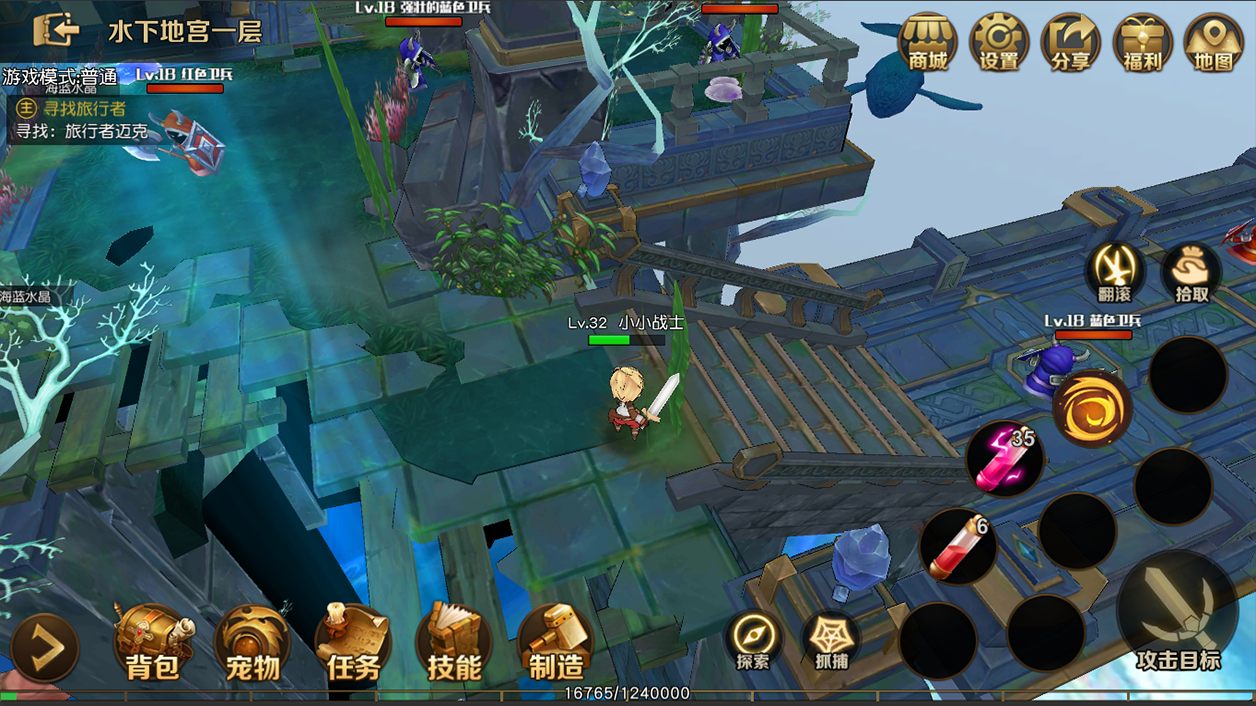Open the 商城 shop
1256x706 pixels.
[927, 43]
